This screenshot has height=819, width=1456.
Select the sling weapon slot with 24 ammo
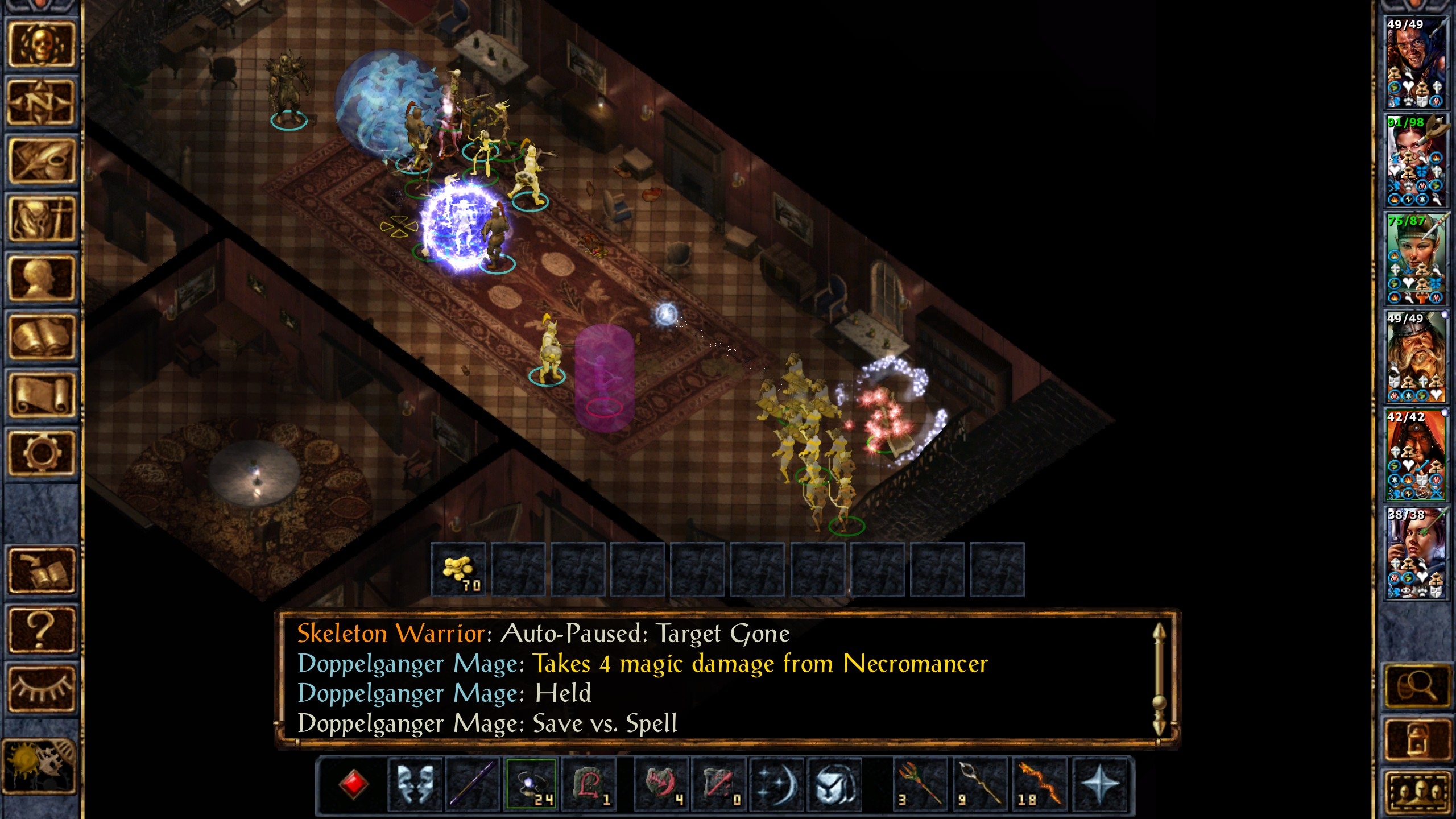click(x=531, y=784)
